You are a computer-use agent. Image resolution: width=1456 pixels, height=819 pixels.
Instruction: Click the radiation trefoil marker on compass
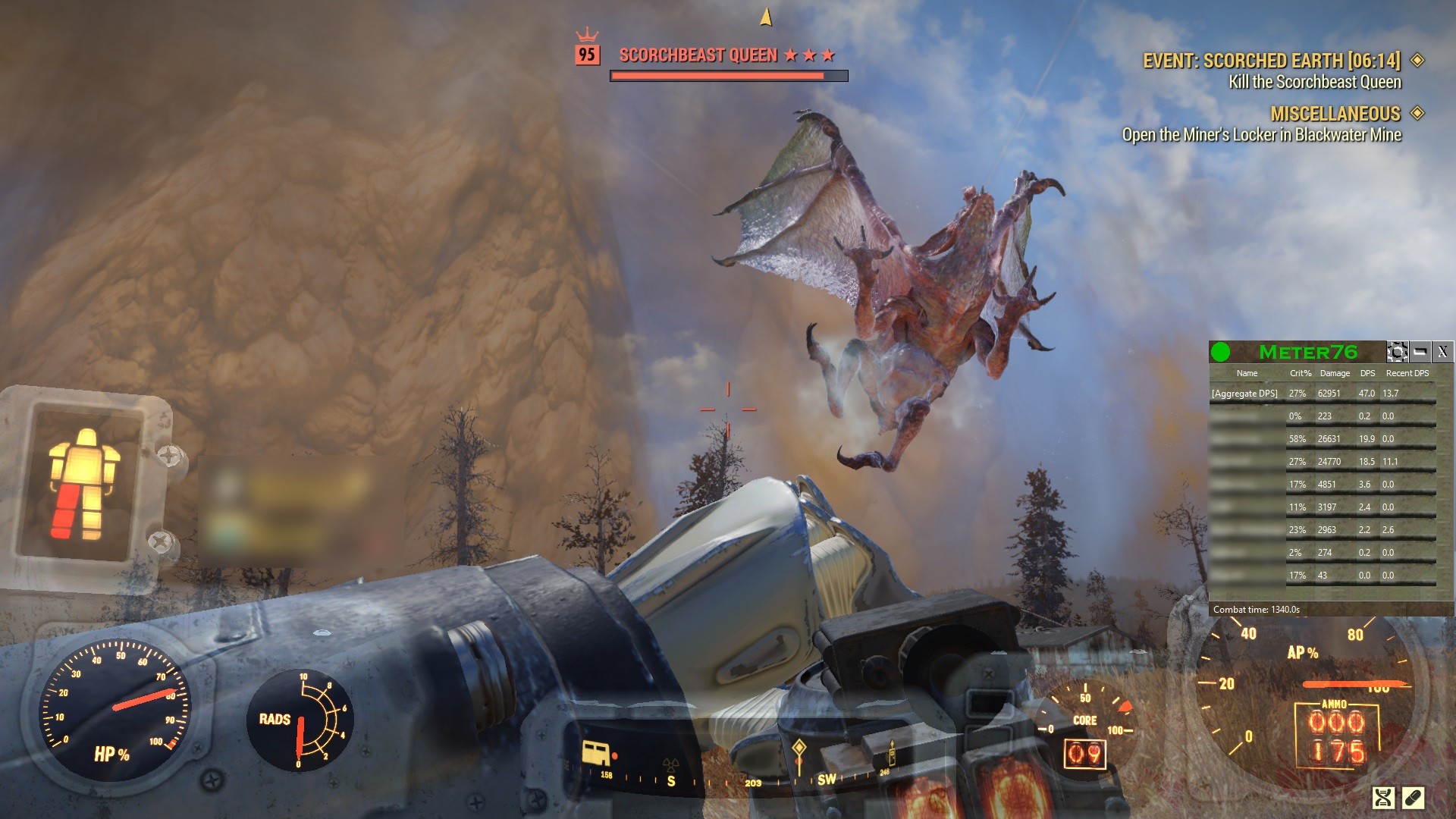point(670,764)
